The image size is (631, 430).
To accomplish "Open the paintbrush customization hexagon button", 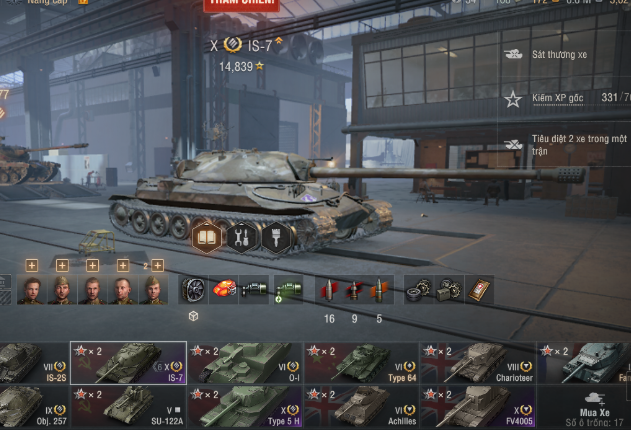I will pyautogui.click(x=275, y=236).
